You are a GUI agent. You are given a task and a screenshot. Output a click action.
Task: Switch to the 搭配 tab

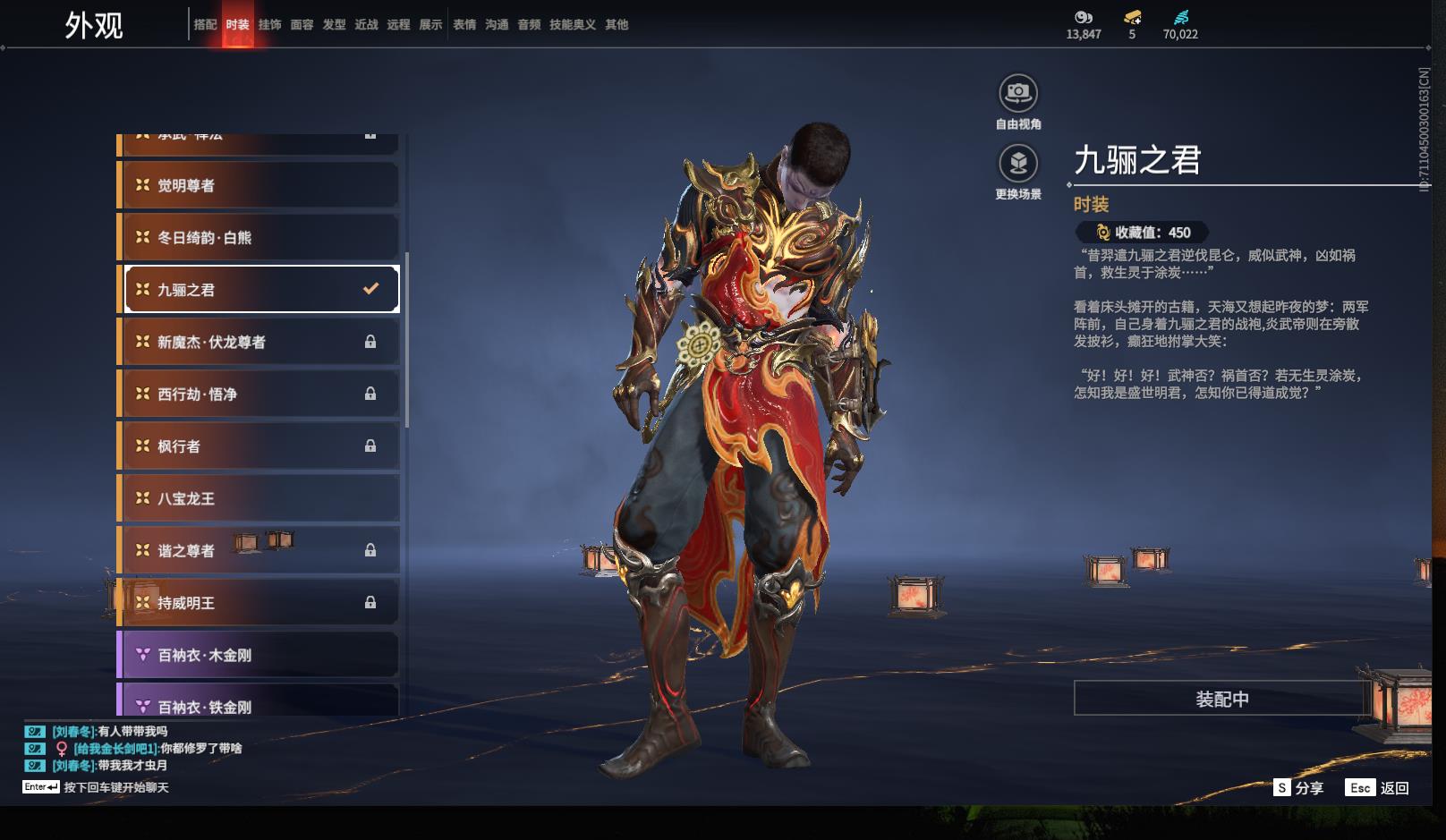click(205, 25)
